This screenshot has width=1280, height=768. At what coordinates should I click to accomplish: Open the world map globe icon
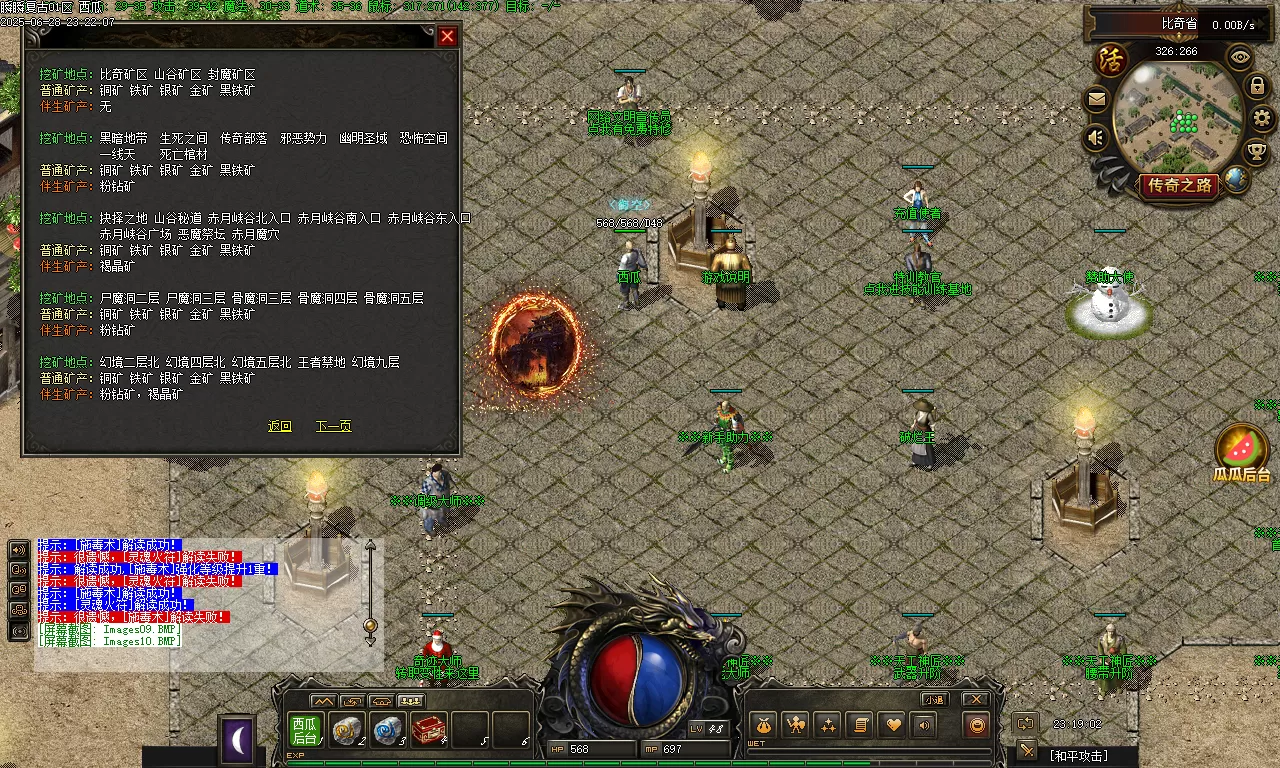[1237, 180]
